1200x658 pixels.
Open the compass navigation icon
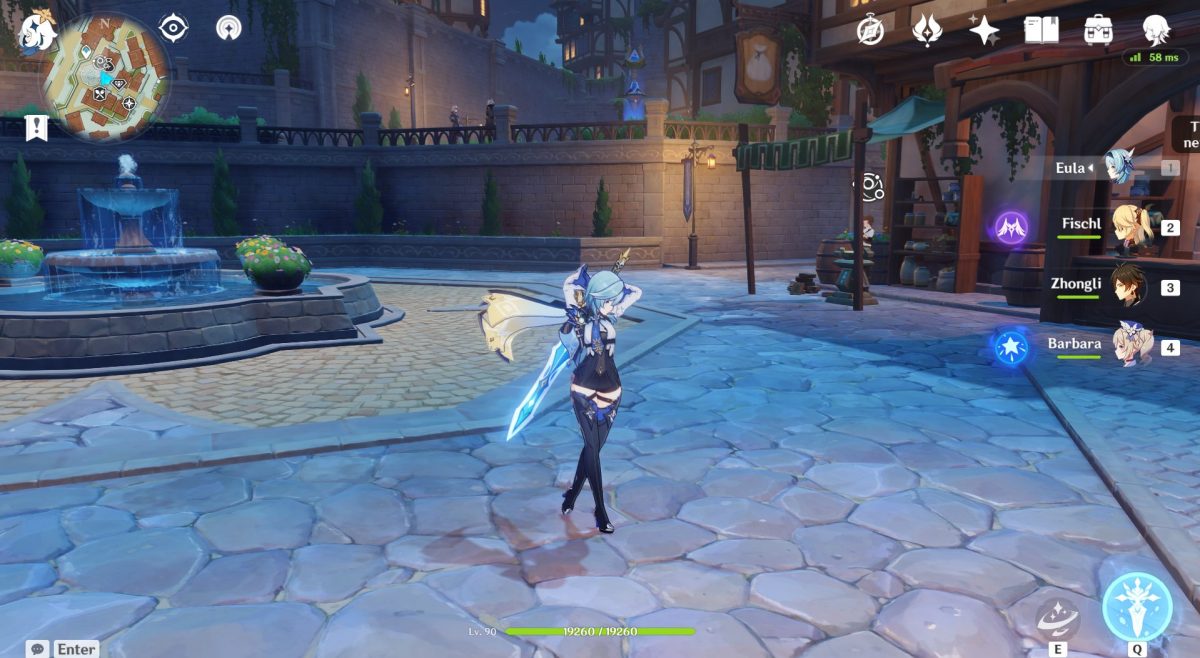[871, 31]
